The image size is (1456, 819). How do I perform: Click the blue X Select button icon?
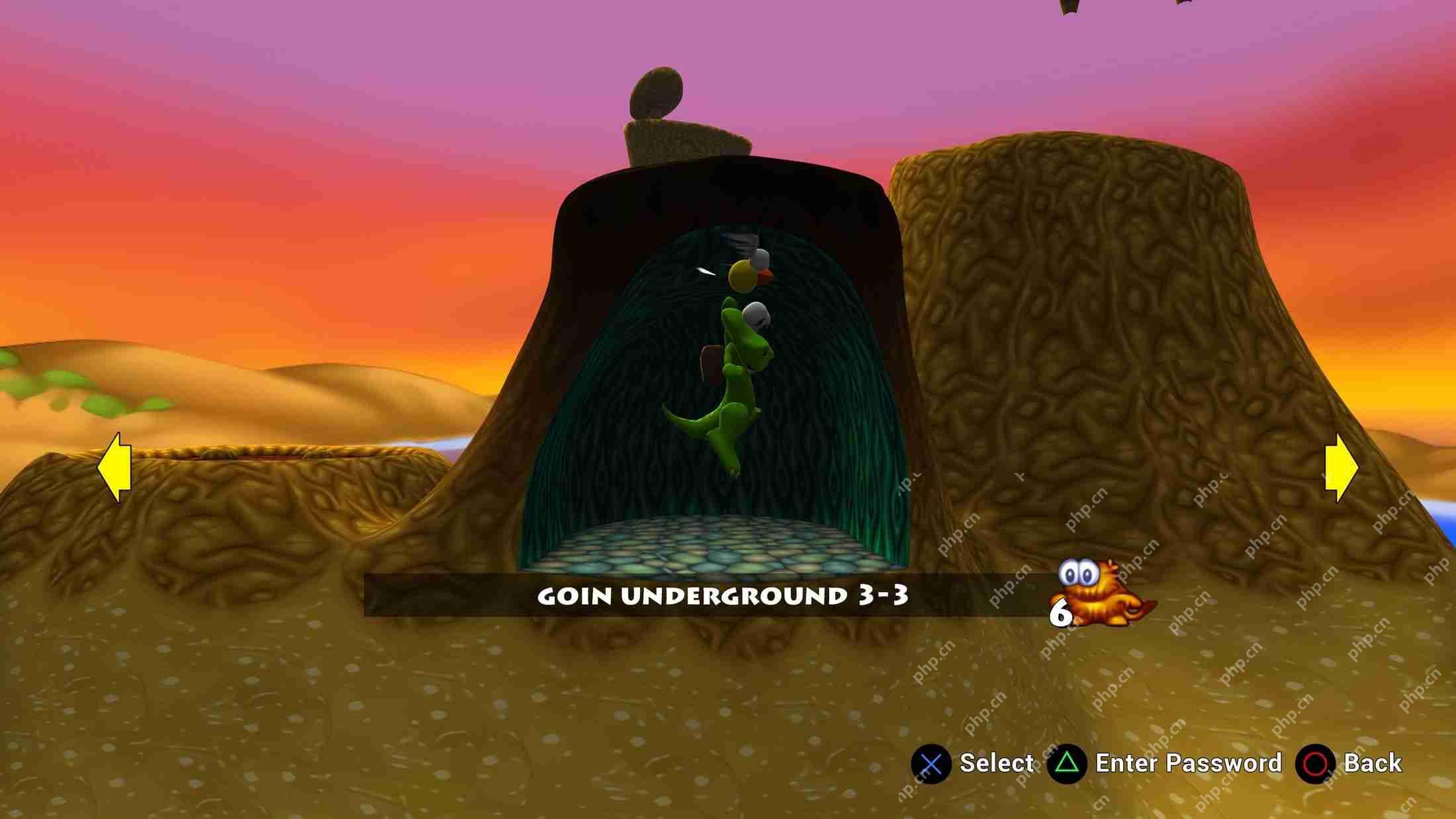coord(931,764)
